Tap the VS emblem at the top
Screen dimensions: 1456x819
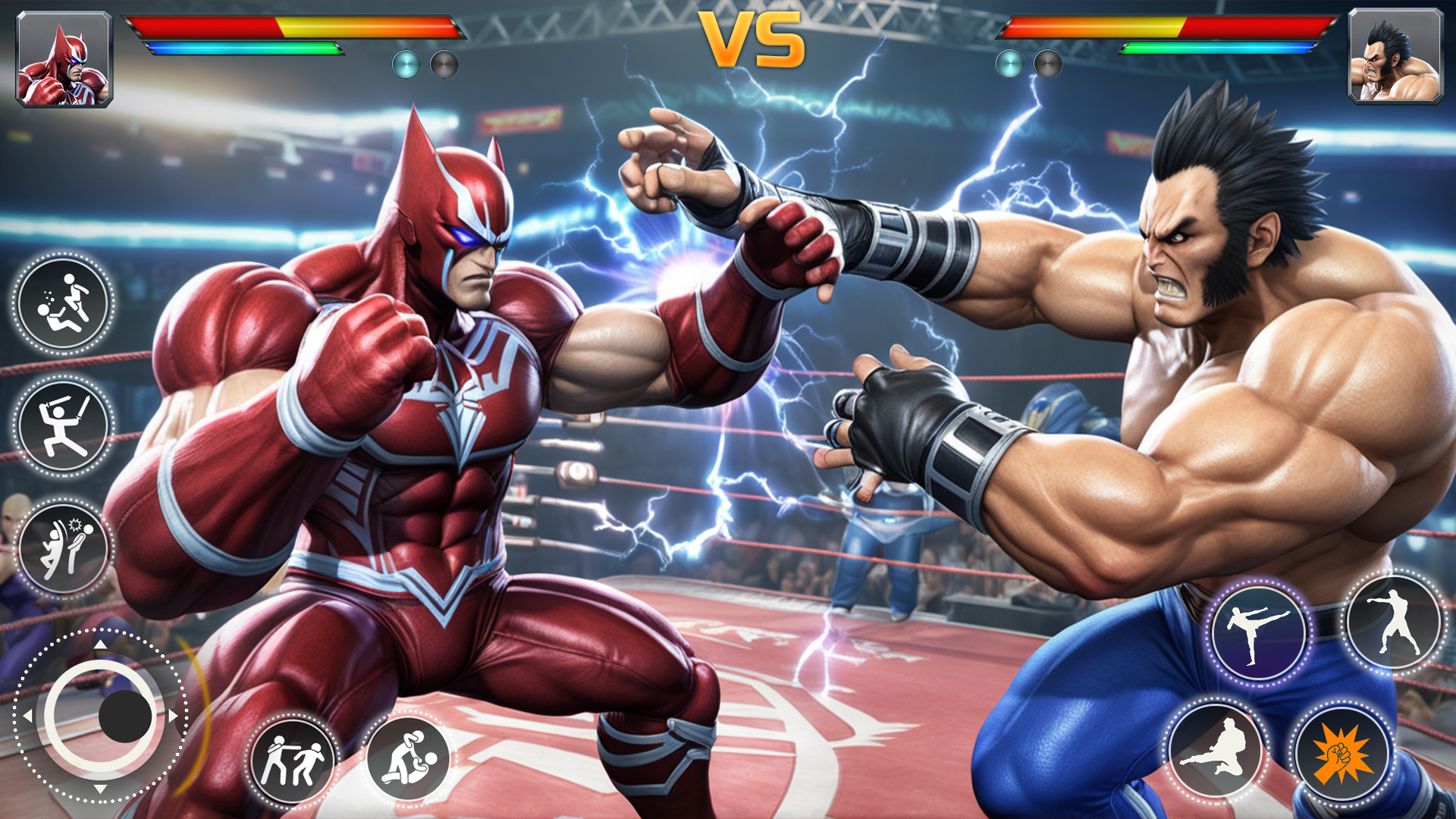(751, 38)
